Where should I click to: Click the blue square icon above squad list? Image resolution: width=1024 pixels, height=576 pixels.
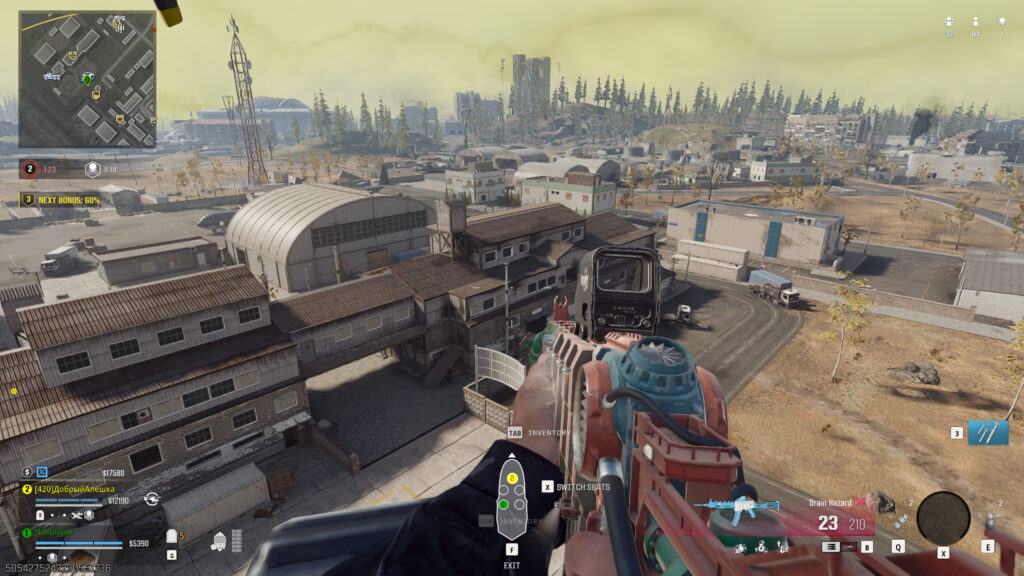tap(42, 471)
